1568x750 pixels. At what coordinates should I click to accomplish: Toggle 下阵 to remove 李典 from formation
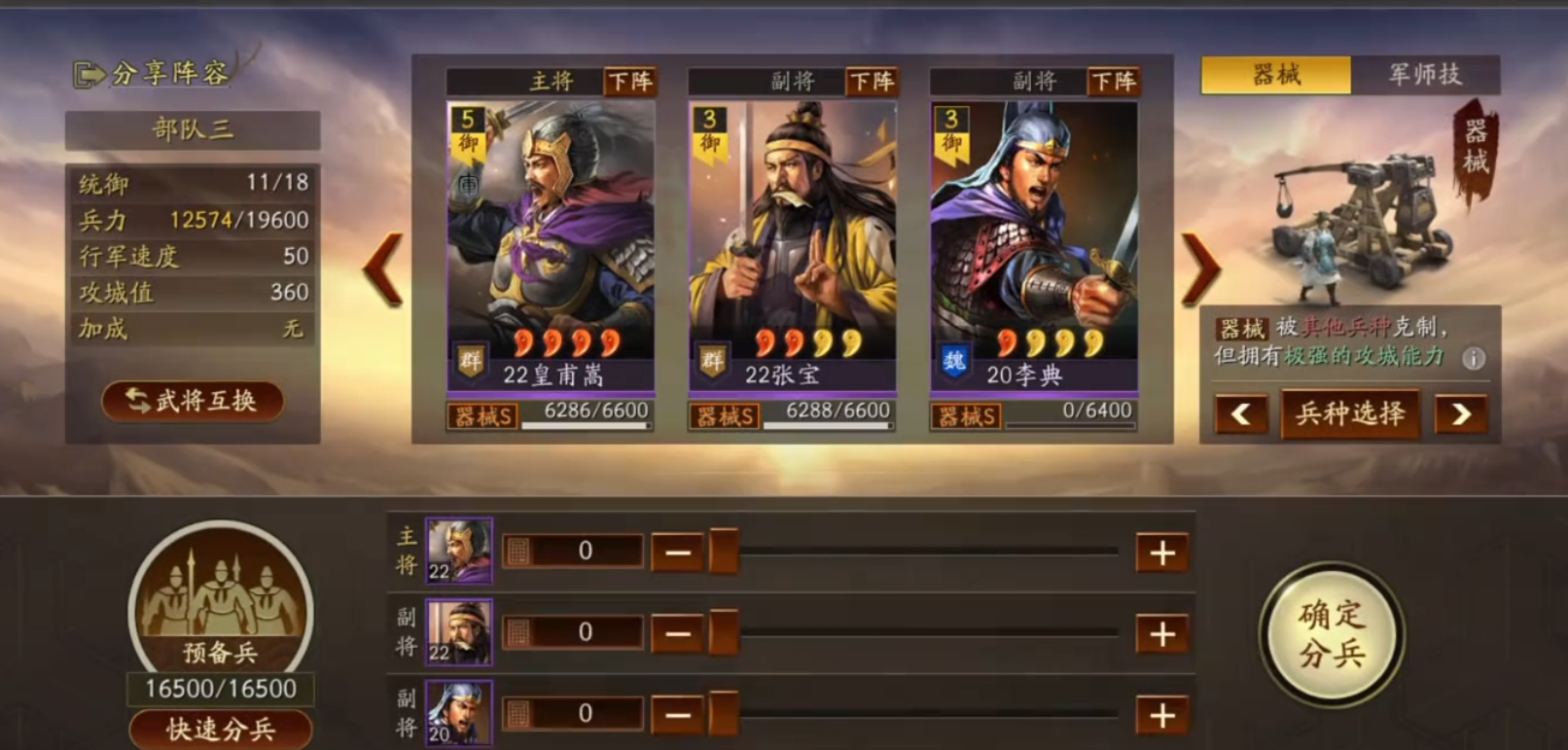[x=1115, y=83]
